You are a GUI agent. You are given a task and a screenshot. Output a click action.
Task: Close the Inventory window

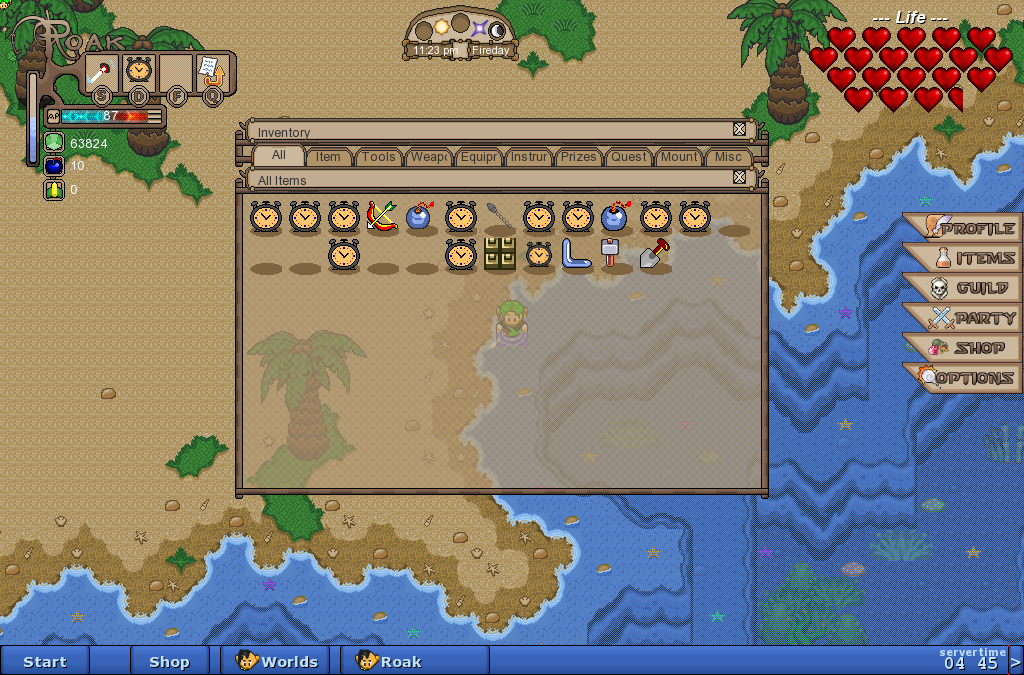(739, 129)
